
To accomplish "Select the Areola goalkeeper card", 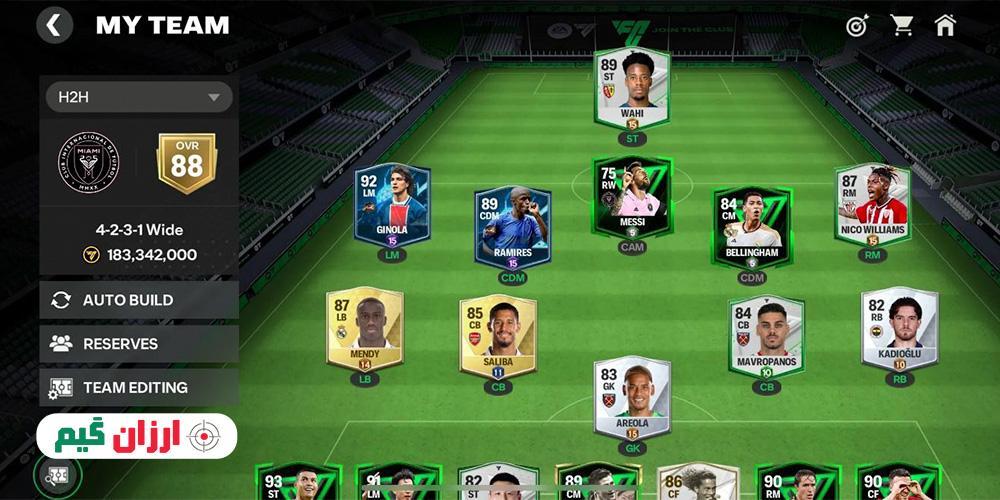I will [632, 398].
